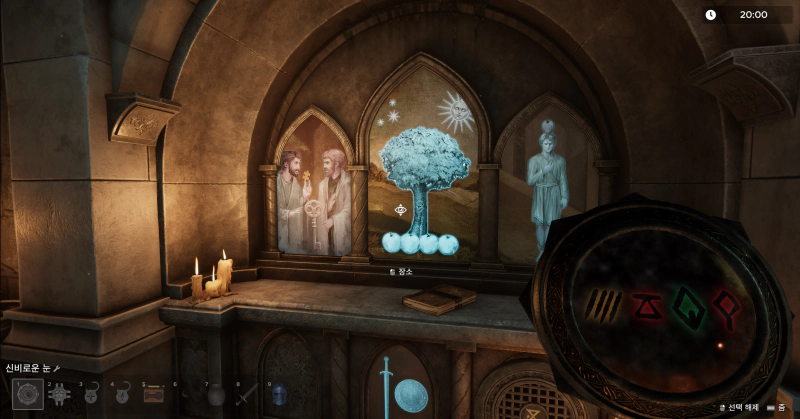
Task: Select the blue helmet hotbar slot
Action: (278, 394)
